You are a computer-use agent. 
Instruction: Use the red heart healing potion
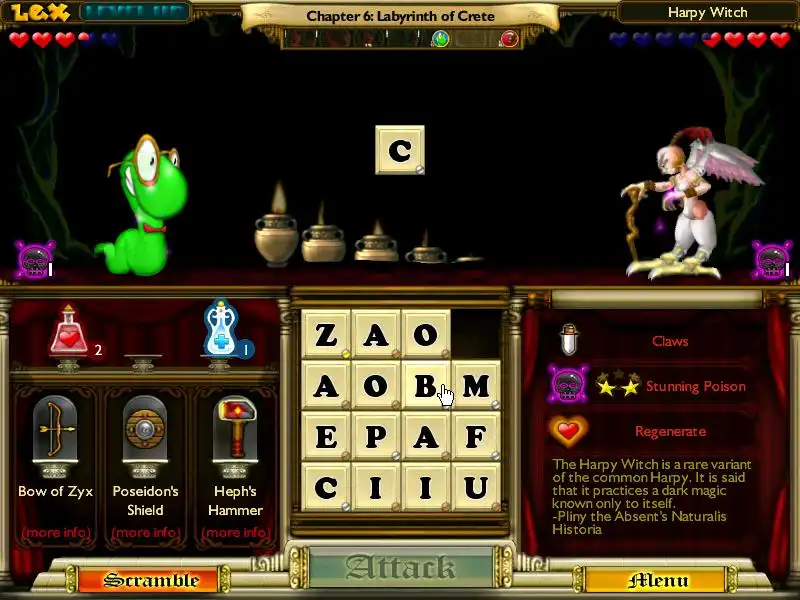(69, 333)
